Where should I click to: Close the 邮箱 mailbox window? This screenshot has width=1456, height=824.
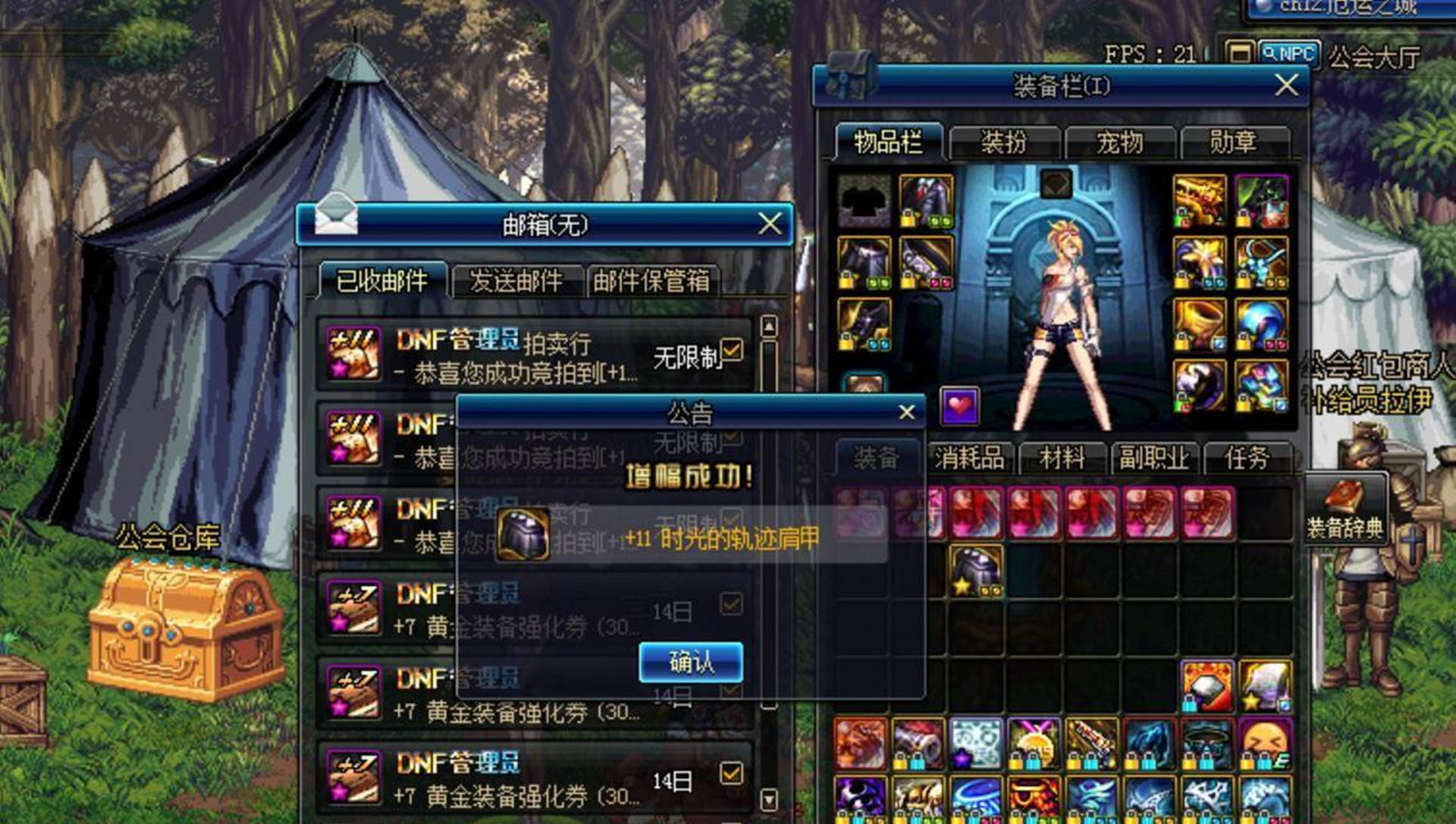pyautogui.click(x=770, y=224)
